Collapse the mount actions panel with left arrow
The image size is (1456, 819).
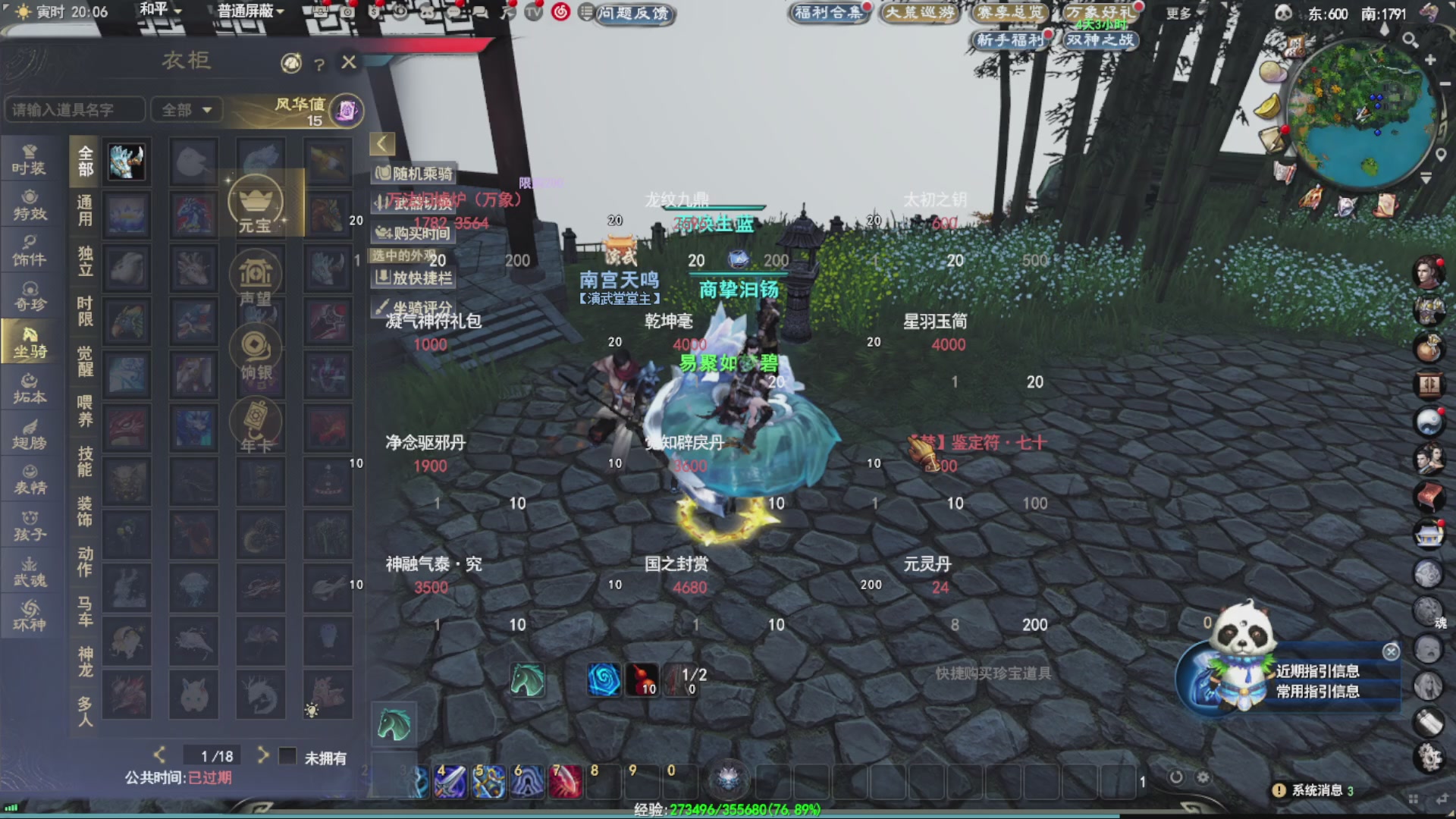click(x=379, y=143)
